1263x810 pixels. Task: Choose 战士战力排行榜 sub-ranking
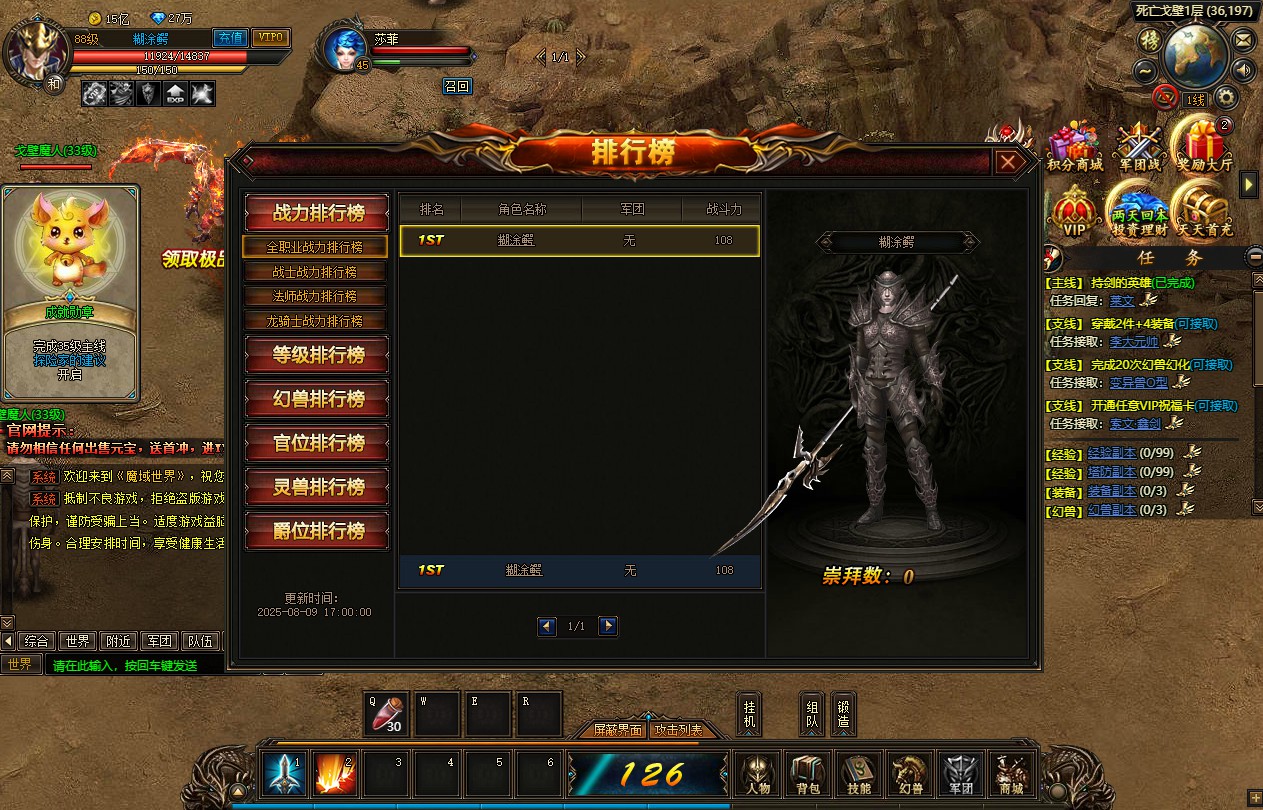coord(315,272)
